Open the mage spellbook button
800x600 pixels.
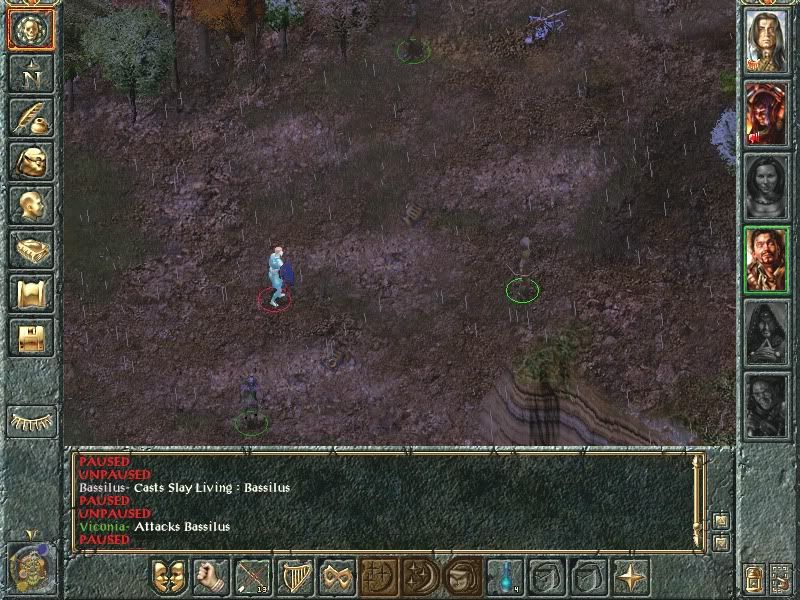30,249
